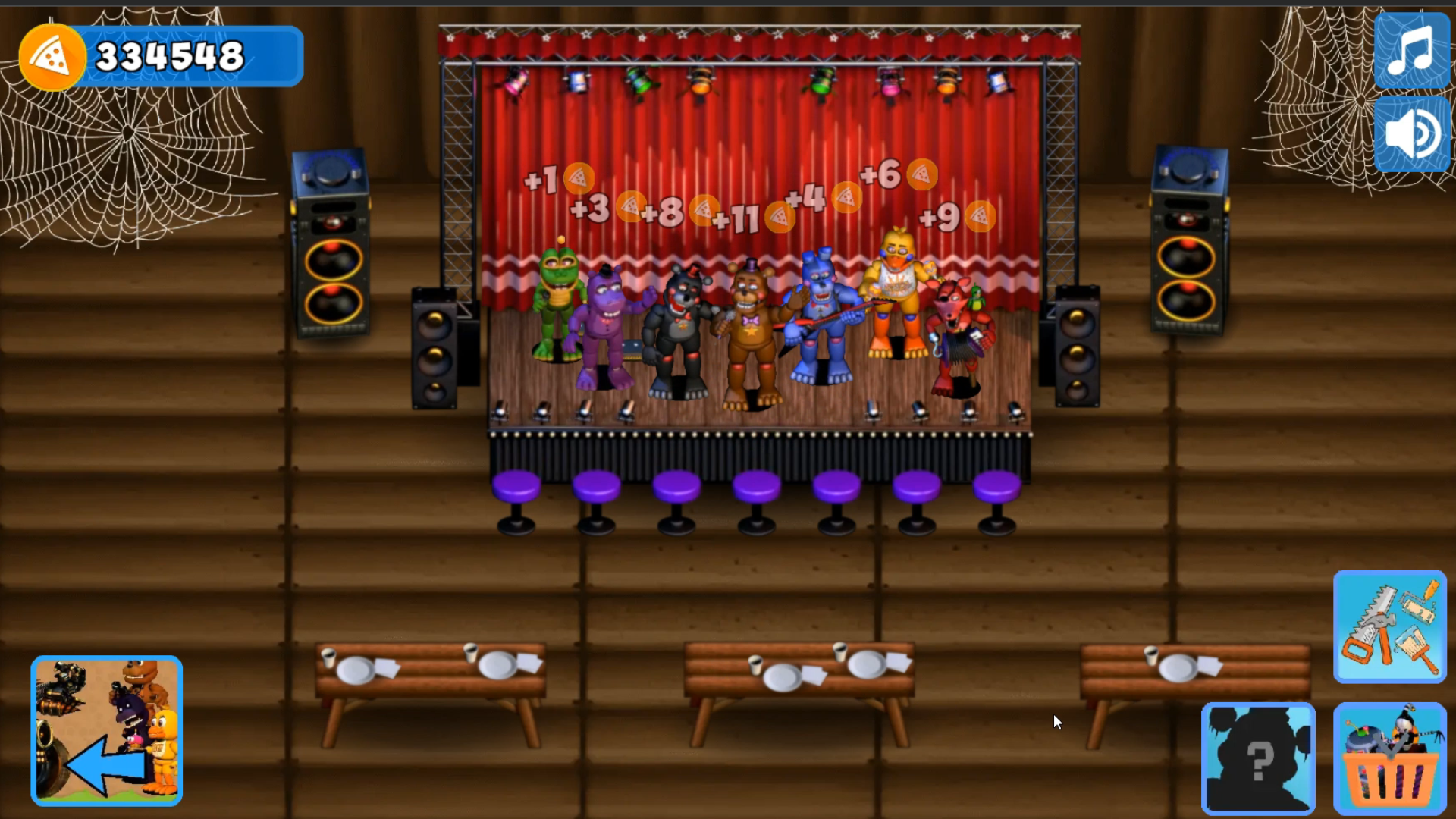This screenshot has width=1456, height=819.
Task: Open the previous room via bottom-left preview
Action: pos(106,732)
